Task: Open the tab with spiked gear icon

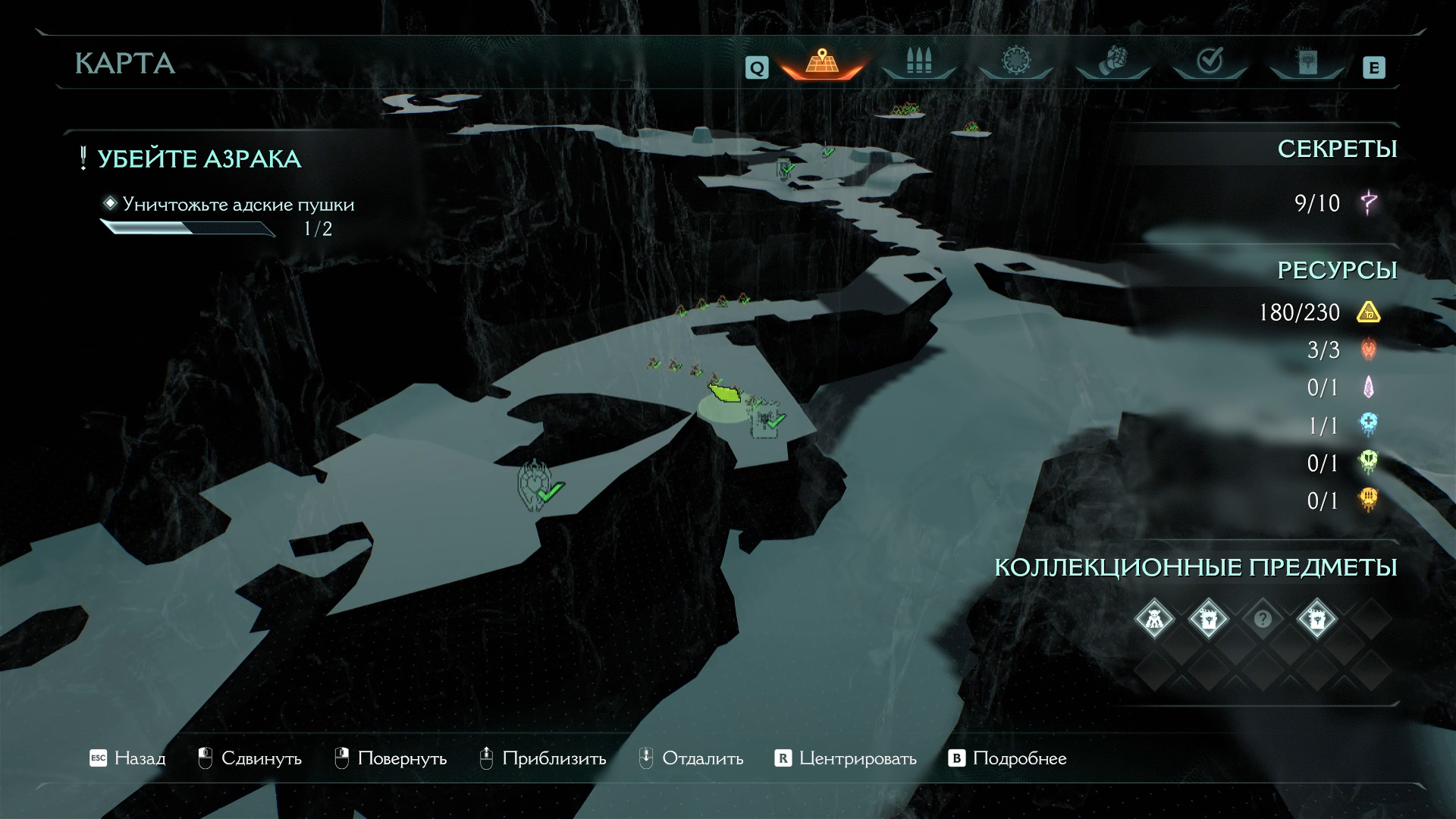Action: (x=1015, y=61)
